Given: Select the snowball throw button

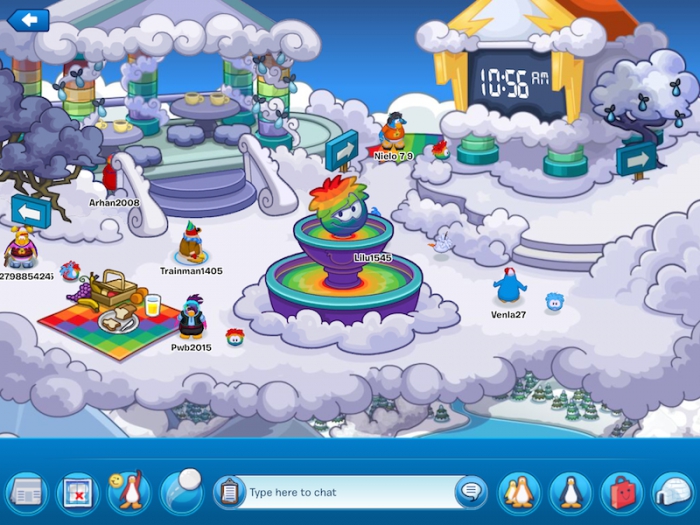Looking at the screenshot, I should pyautogui.click(x=181, y=491).
